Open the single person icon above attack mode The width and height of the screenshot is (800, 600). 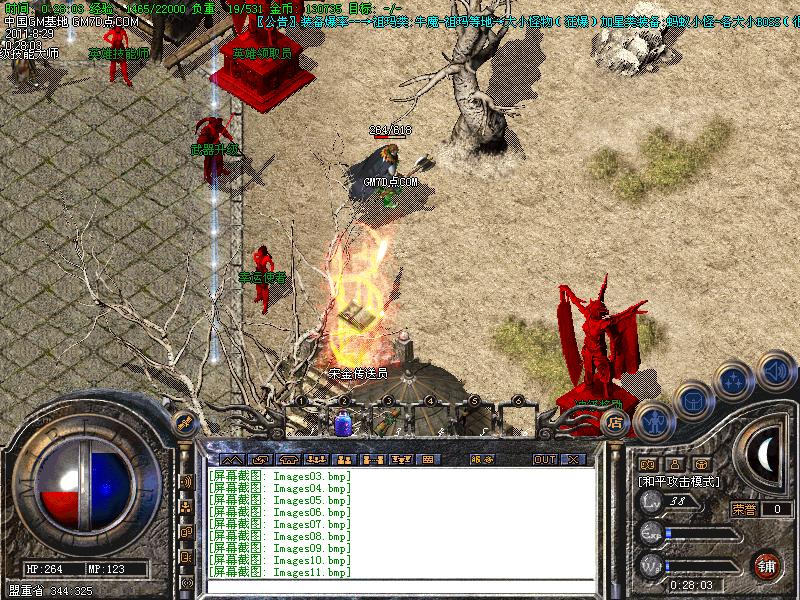click(x=674, y=464)
